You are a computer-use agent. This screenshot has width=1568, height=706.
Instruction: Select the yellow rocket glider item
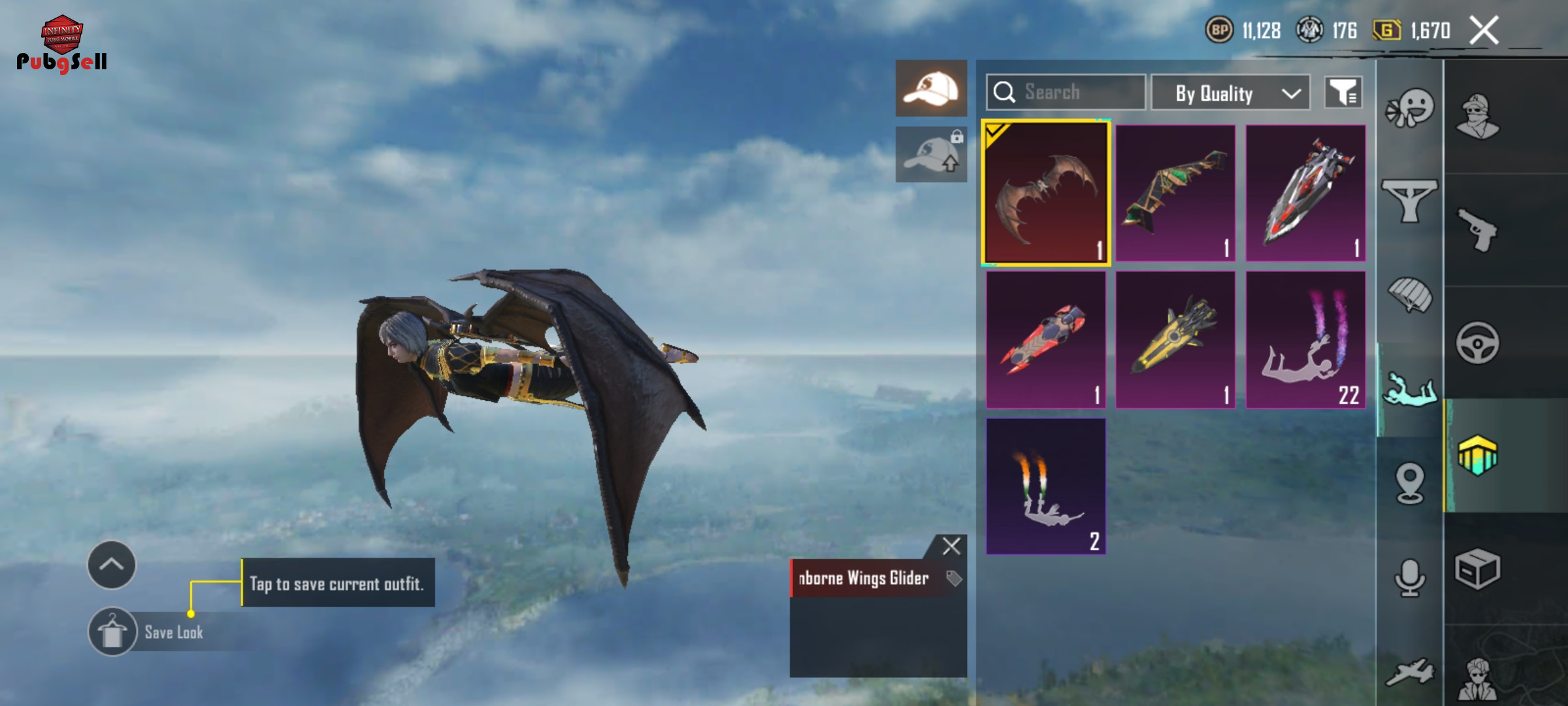pyautogui.click(x=1175, y=340)
